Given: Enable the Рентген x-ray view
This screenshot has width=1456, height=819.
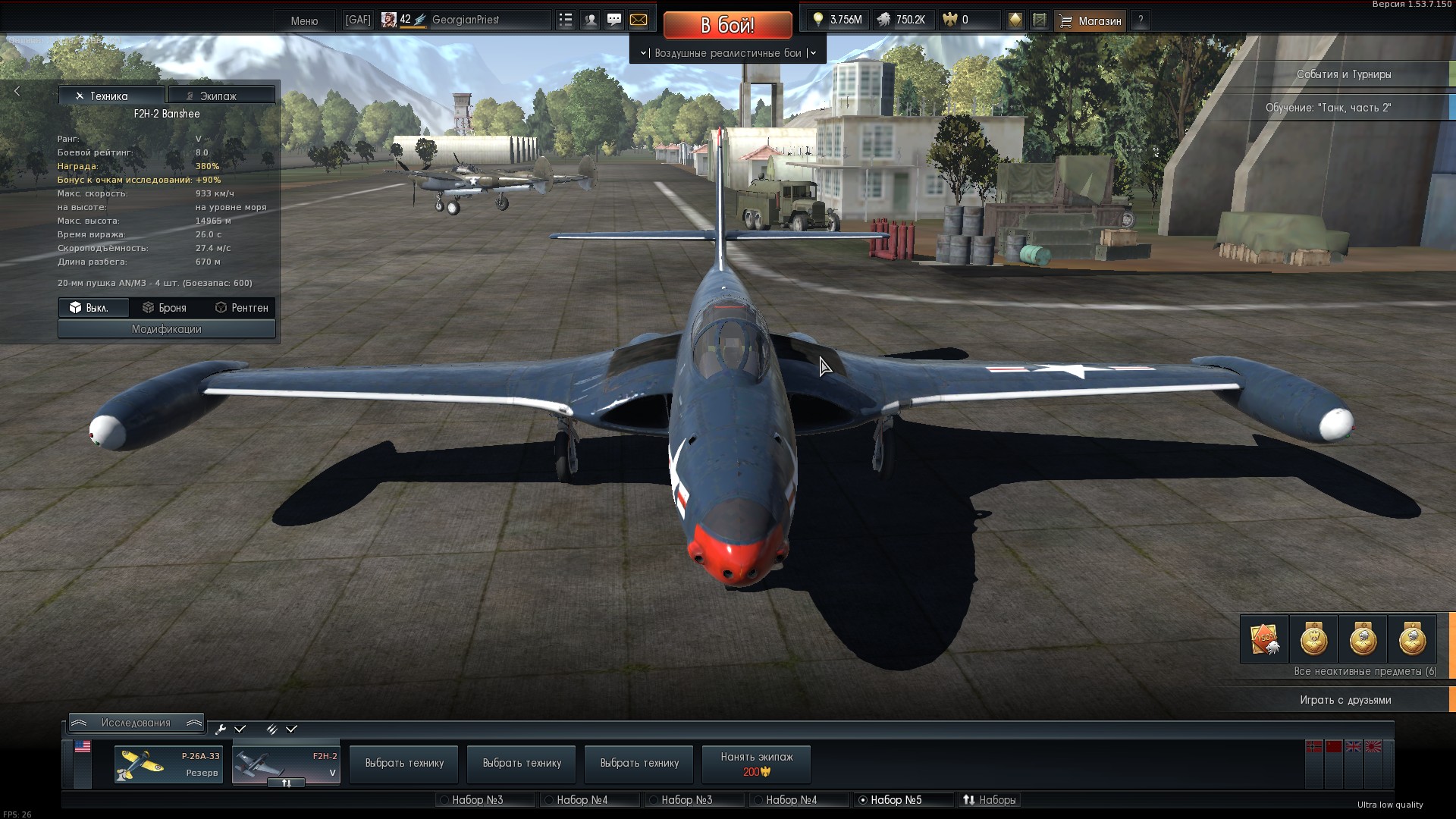Looking at the screenshot, I should 241,307.
